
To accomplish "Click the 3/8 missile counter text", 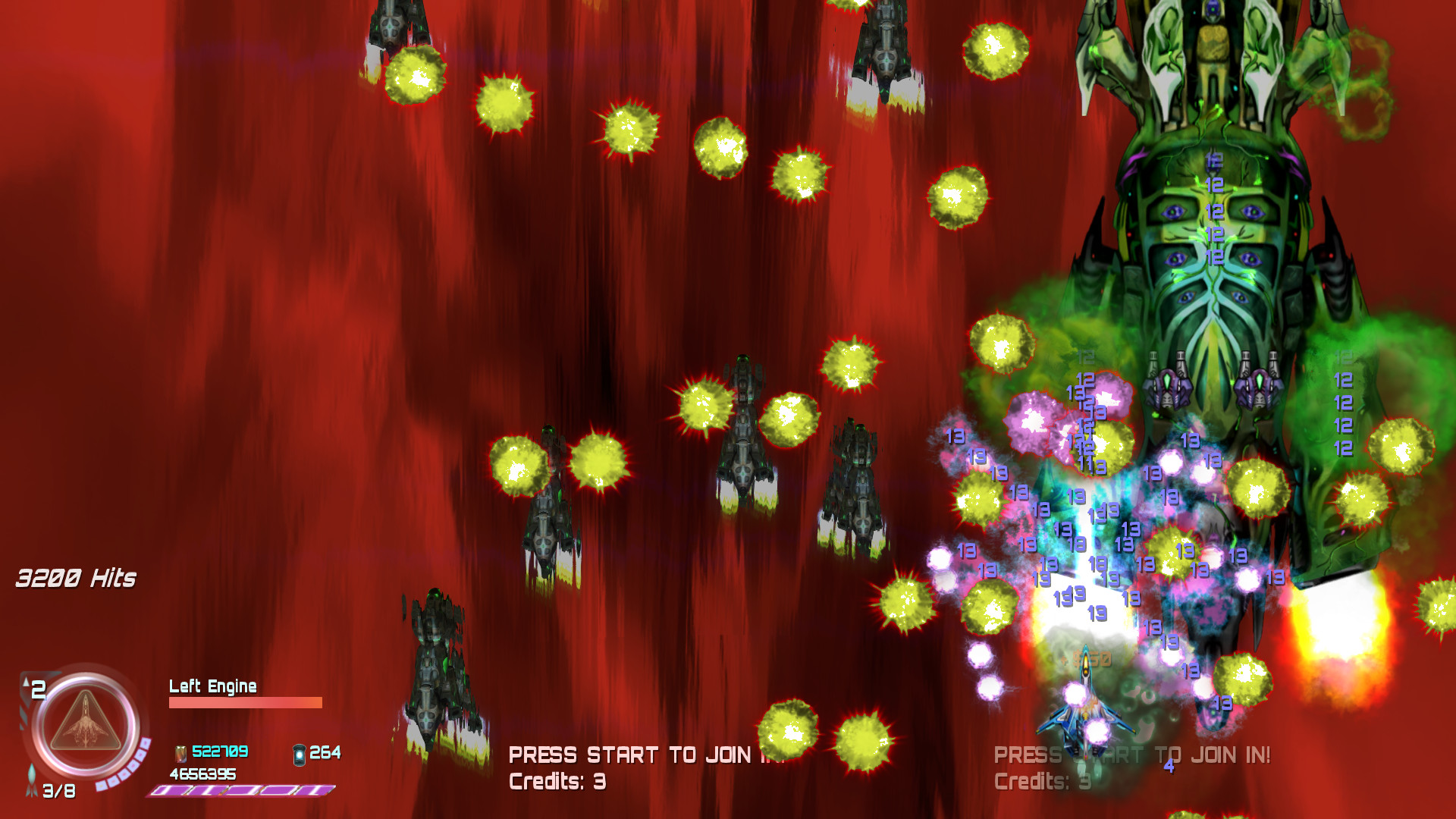I will 59,791.
